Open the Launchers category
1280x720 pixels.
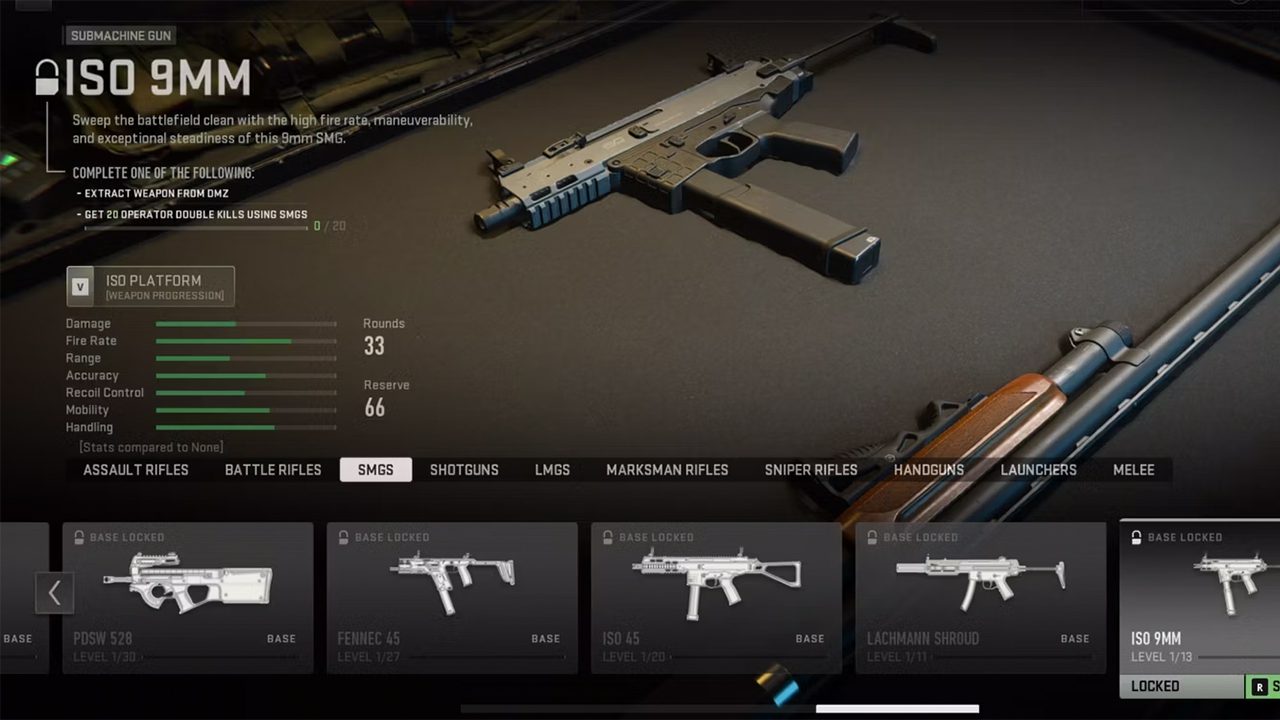(1038, 470)
